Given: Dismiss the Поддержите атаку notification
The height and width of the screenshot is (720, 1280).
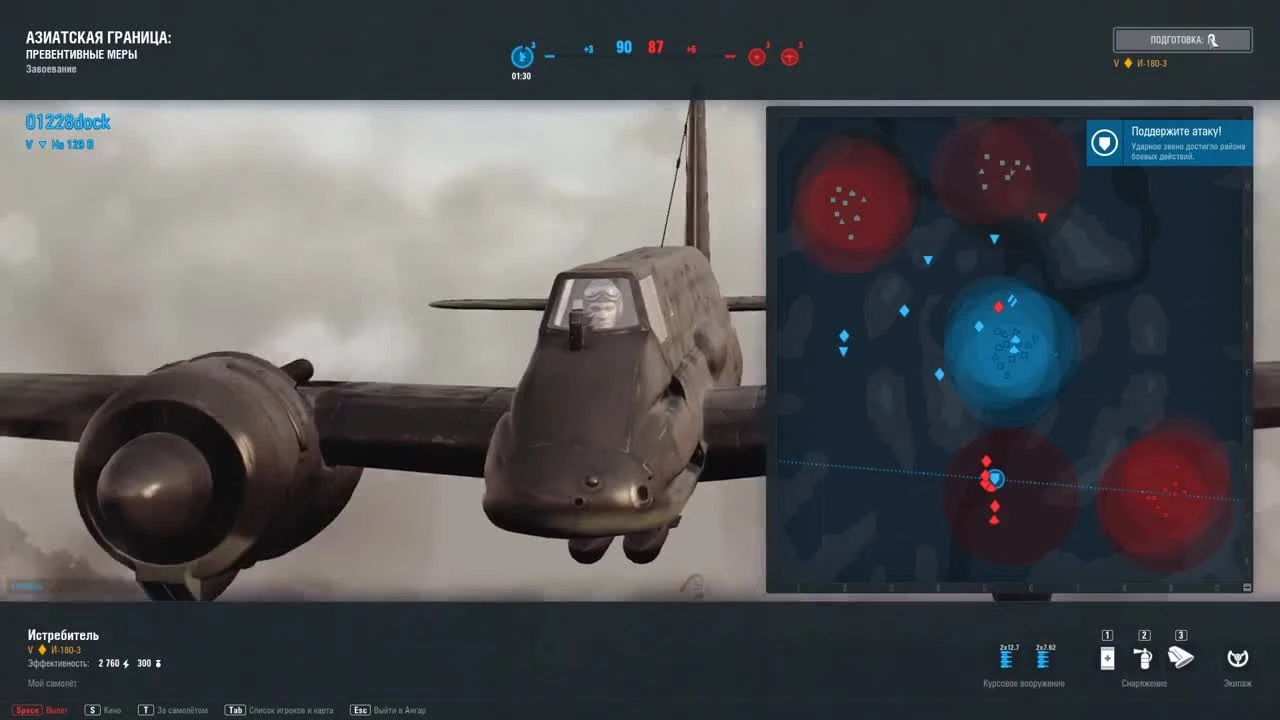Looking at the screenshot, I should click(x=1170, y=140).
